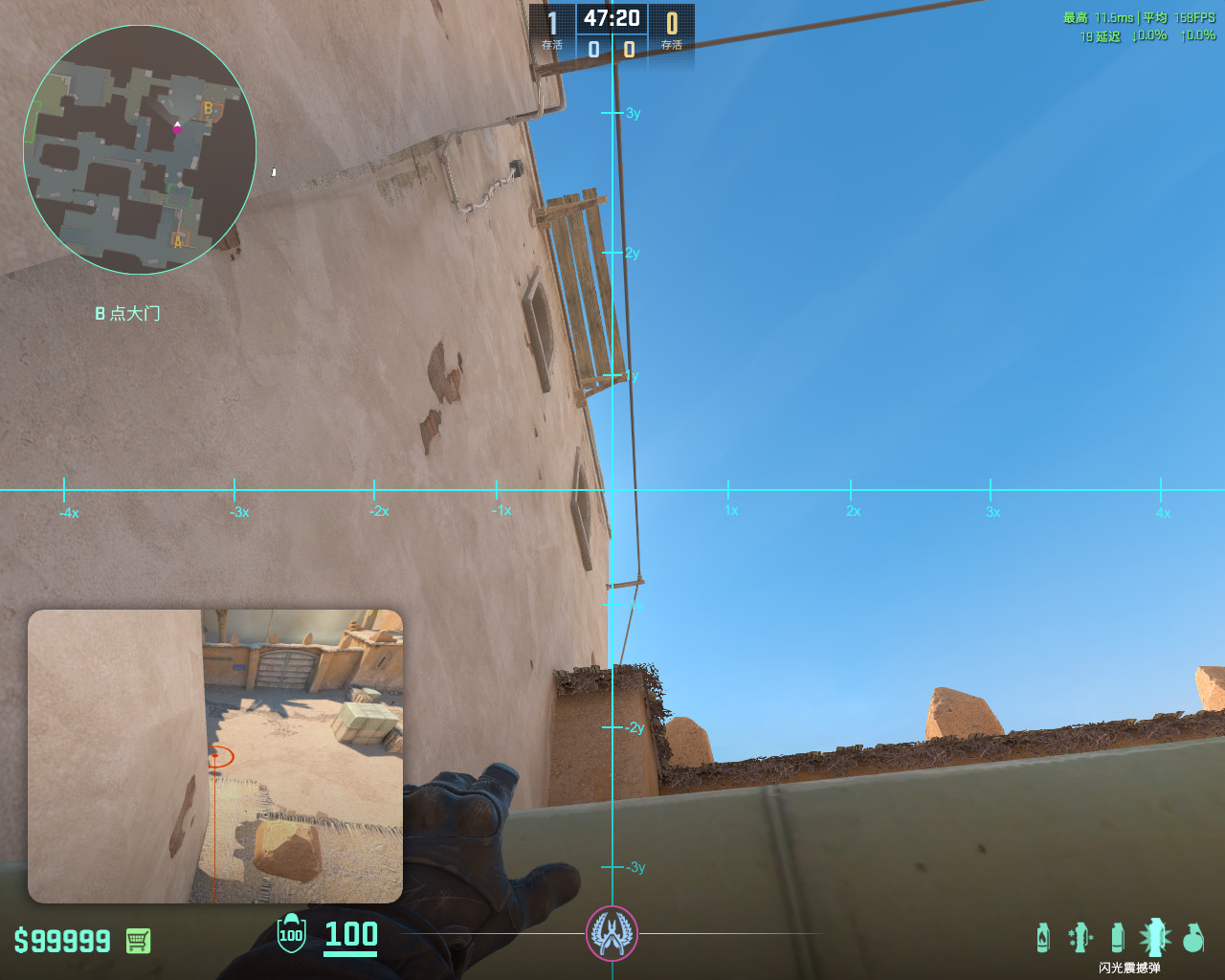Viewport: 1225px width, 980px height.
Task: Click the $99999 money display
Action: tap(62, 942)
